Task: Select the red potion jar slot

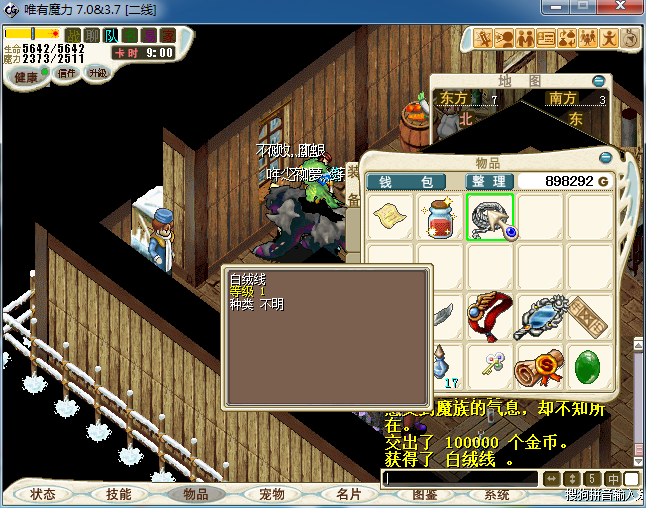Action: pos(440,217)
